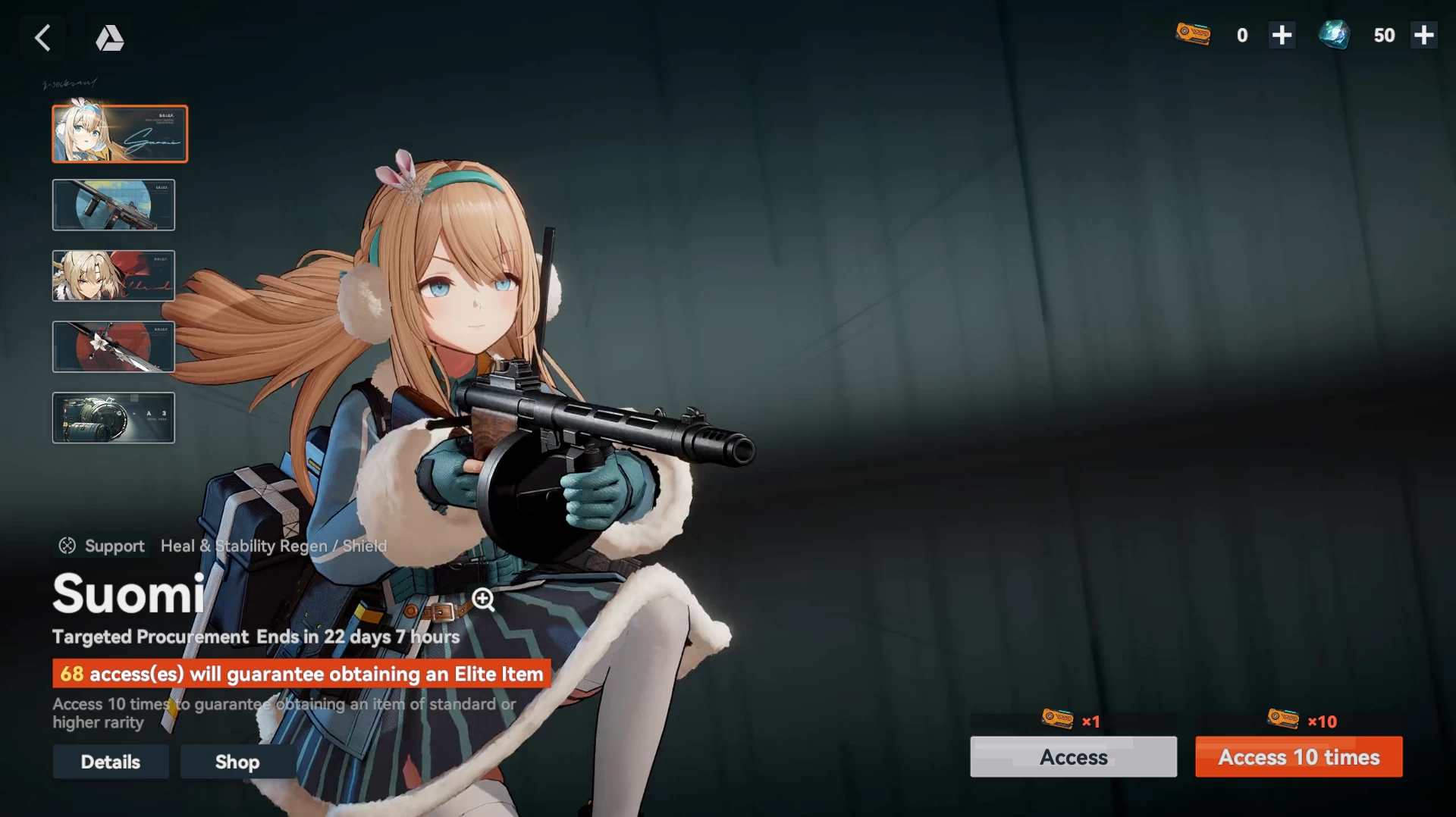1456x817 pixels.
Task: Inspect Suomi with the magnifier icon
Action: [483, 599]
